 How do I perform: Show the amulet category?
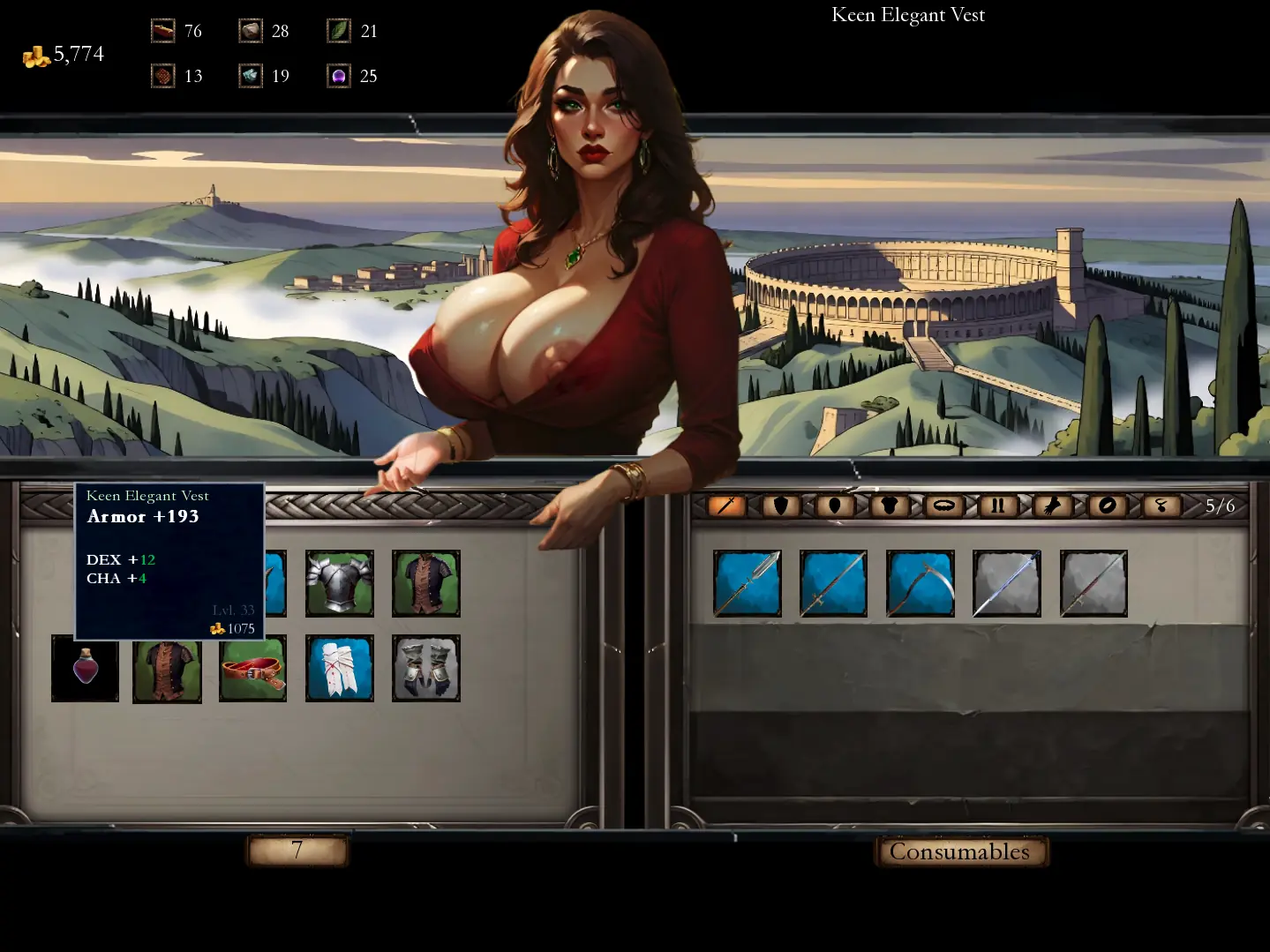pos(1161,506)
